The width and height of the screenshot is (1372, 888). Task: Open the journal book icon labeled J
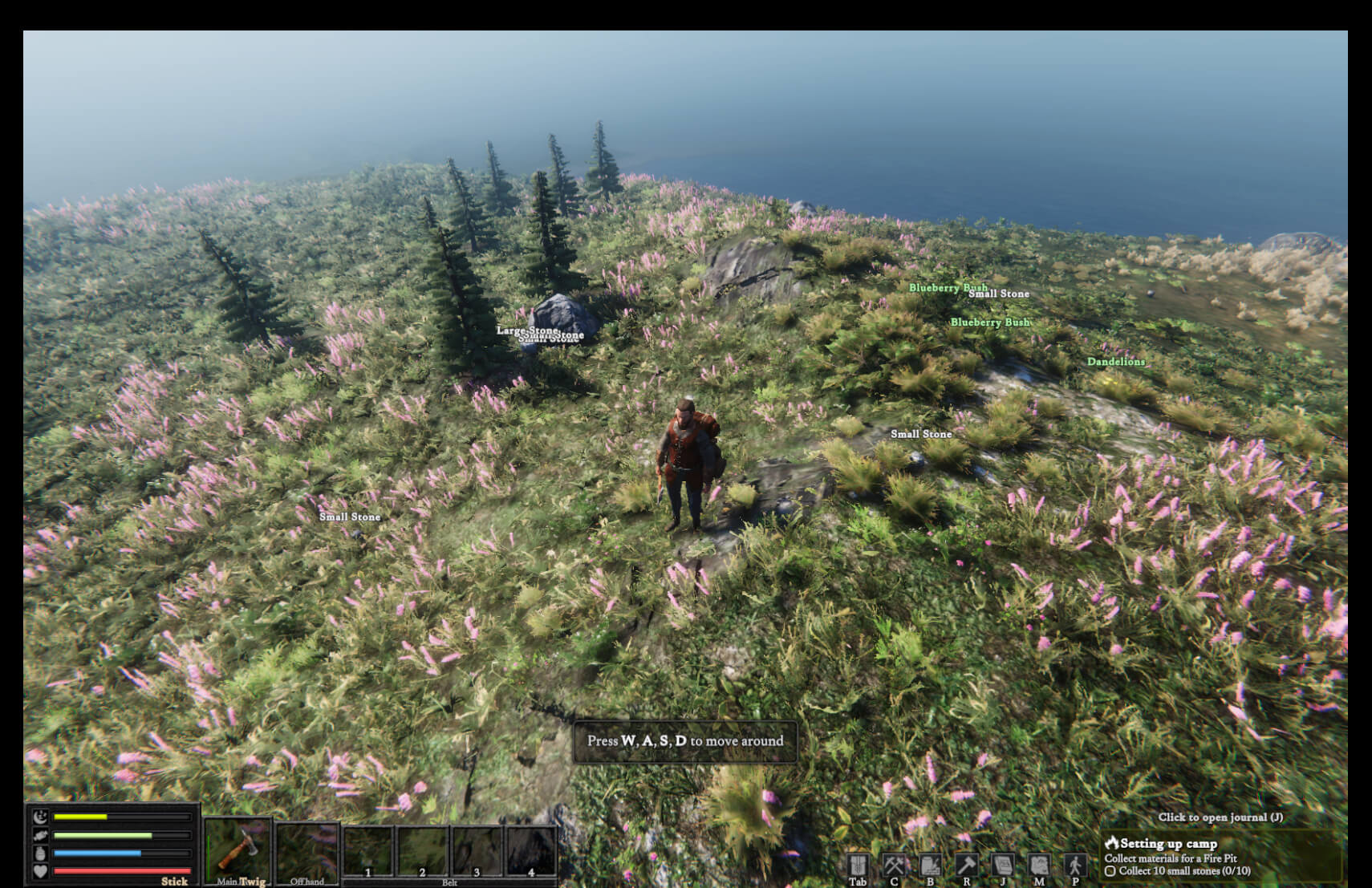(1003, 864)
